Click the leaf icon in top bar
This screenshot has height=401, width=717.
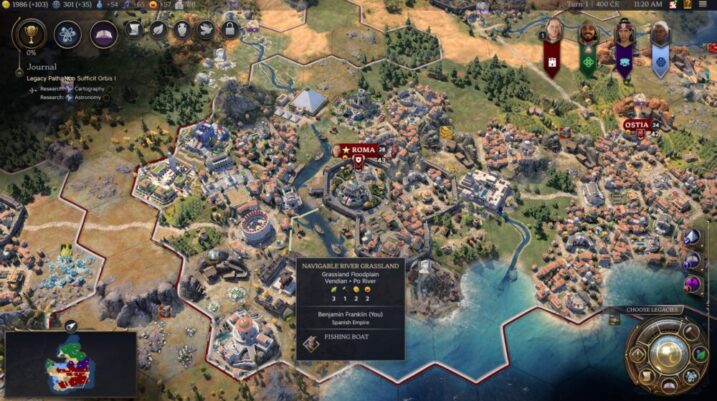click(x=159, y=30)
